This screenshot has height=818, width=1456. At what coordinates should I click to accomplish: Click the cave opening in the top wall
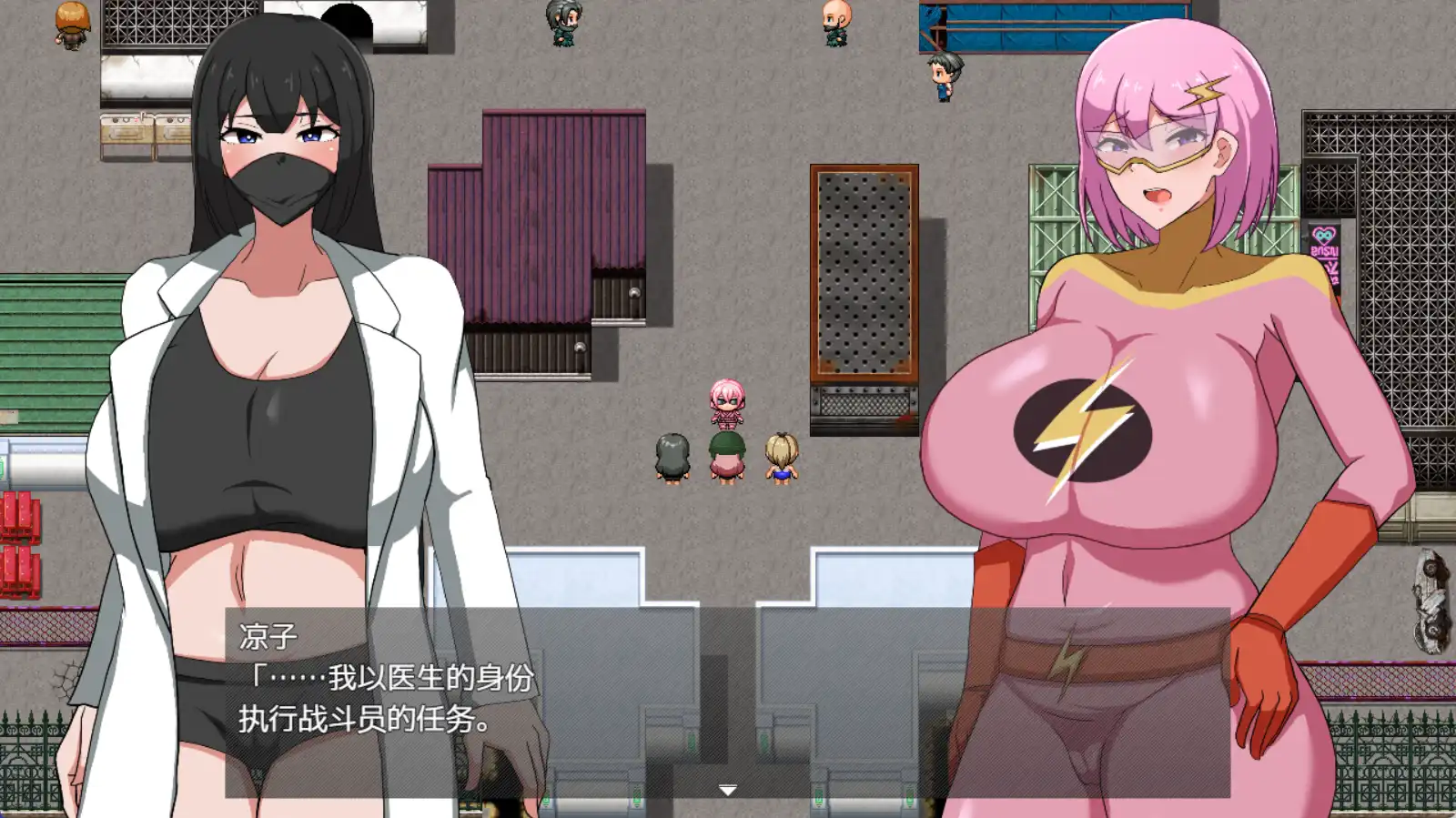click(347, 18)
